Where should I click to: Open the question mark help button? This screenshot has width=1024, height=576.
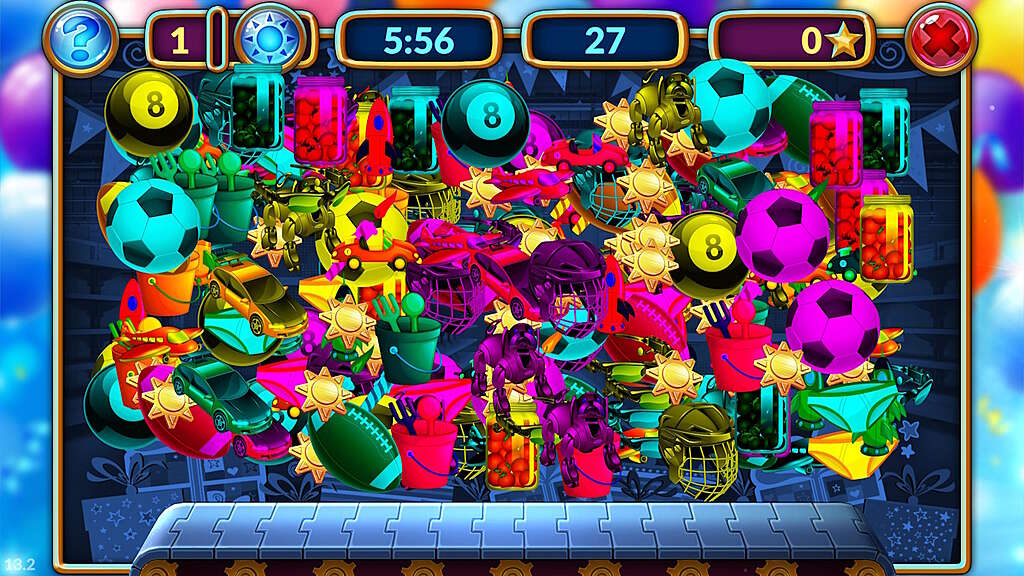77,39
